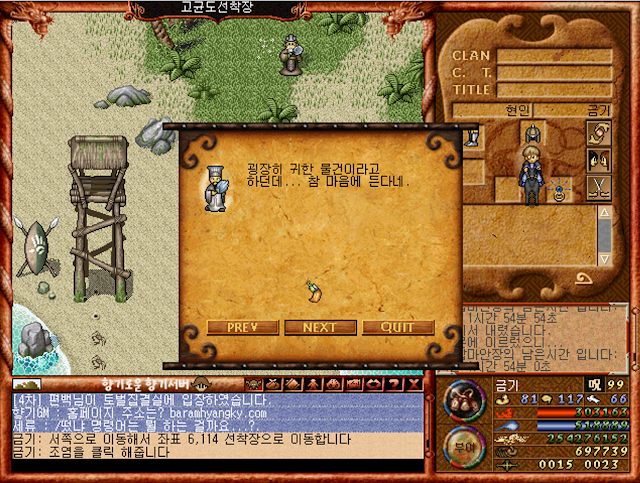640x483 pixels.
Task: Quit the NPC dialogue window
Action: click(x=398, y=327)
